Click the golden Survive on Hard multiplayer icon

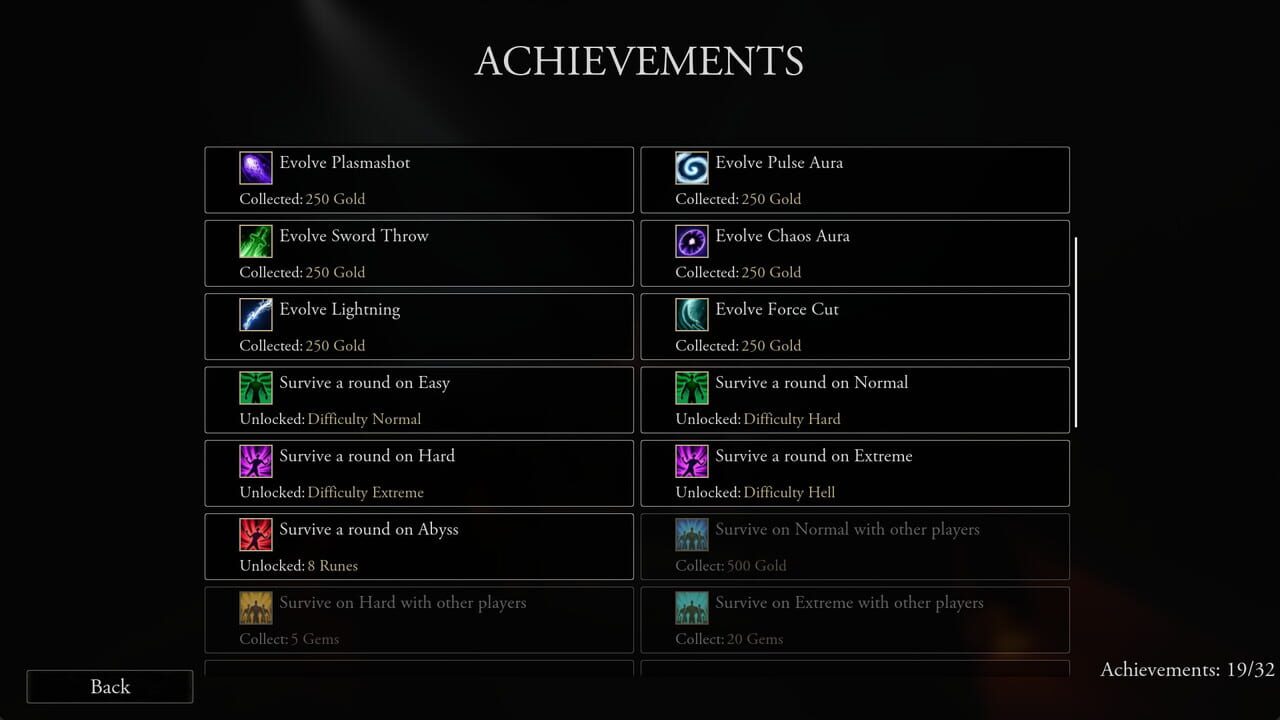coord(256,608)
